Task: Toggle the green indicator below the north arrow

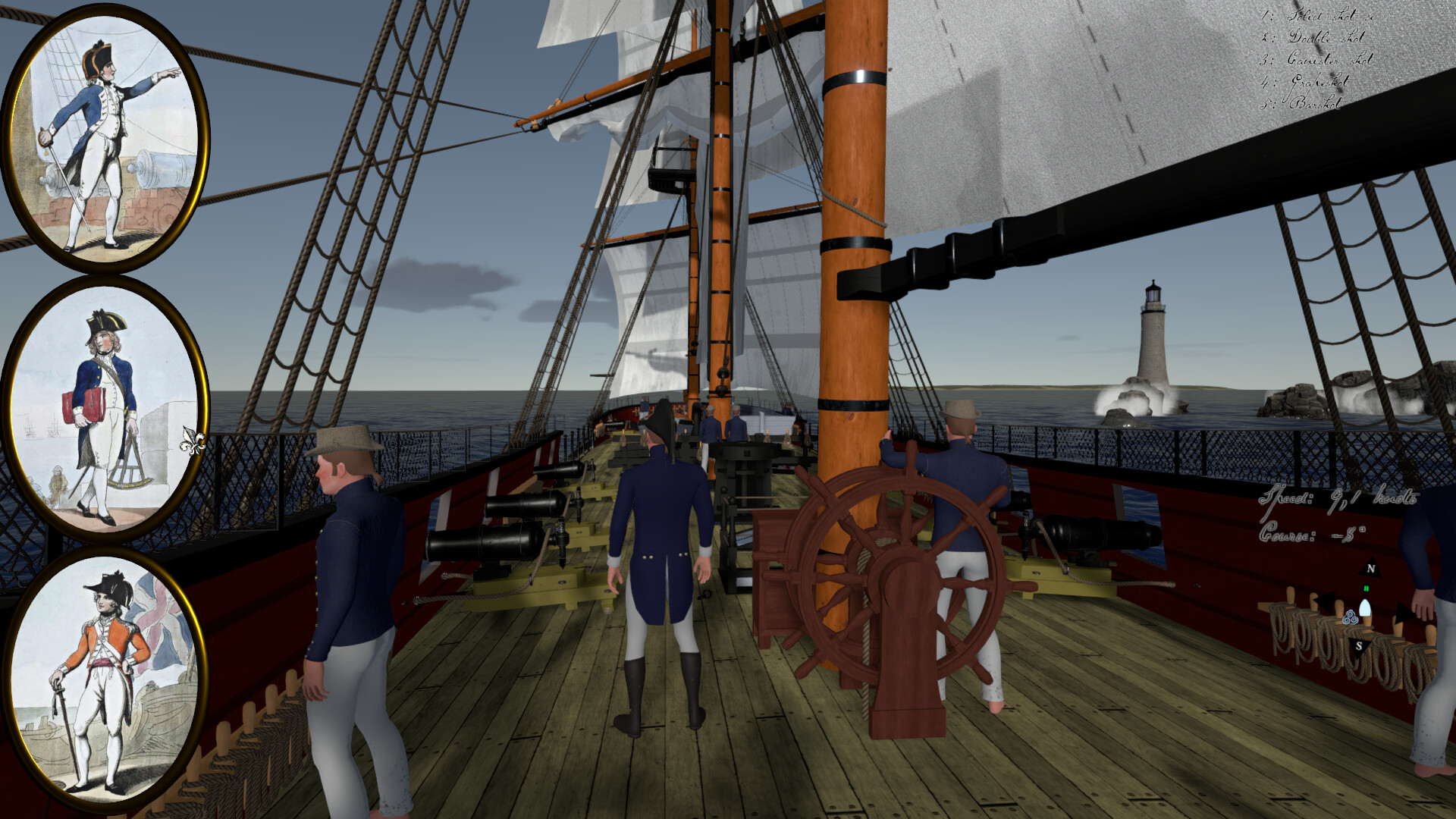Action: [x=1366, y=588]
